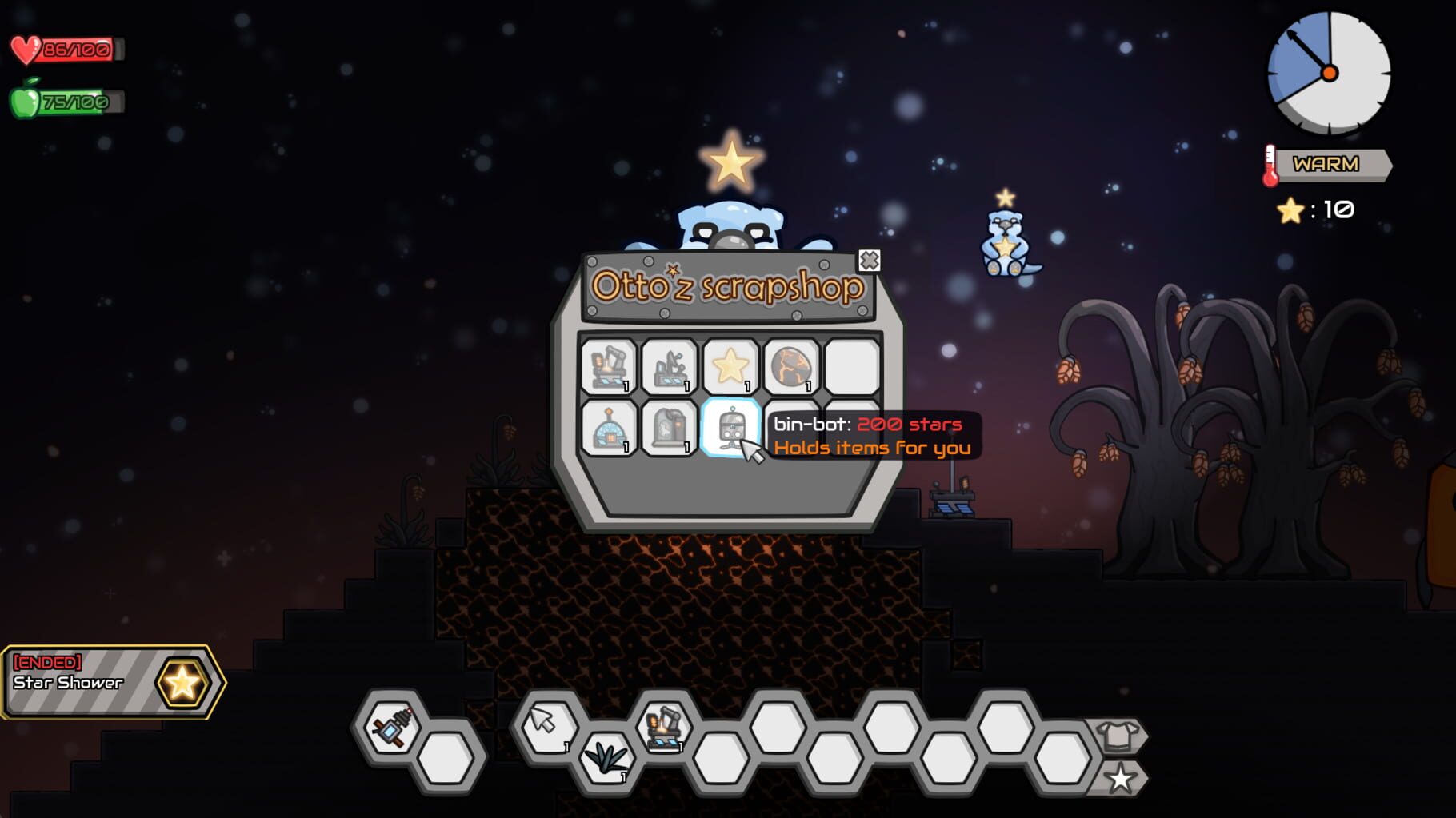
Task: Click the green hunger bar showing 75/100
Action: tap(68, 102)
